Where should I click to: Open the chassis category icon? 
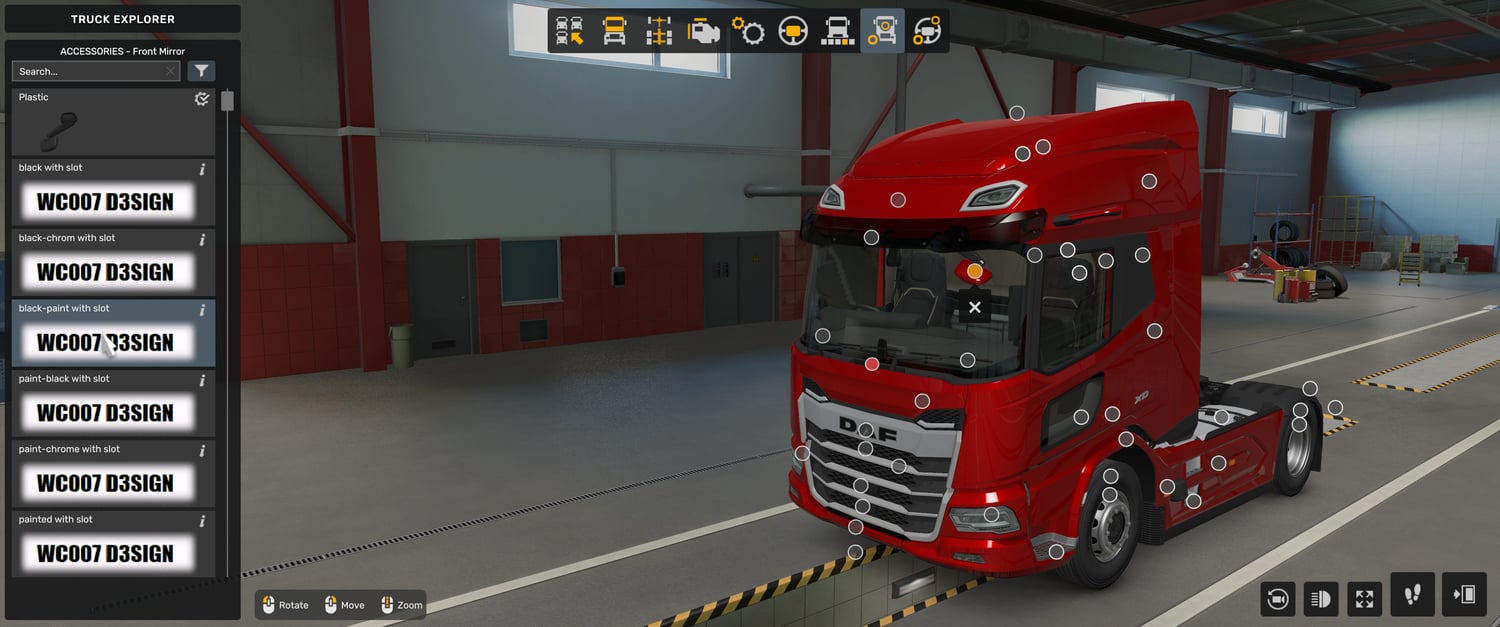click(658, 31)
